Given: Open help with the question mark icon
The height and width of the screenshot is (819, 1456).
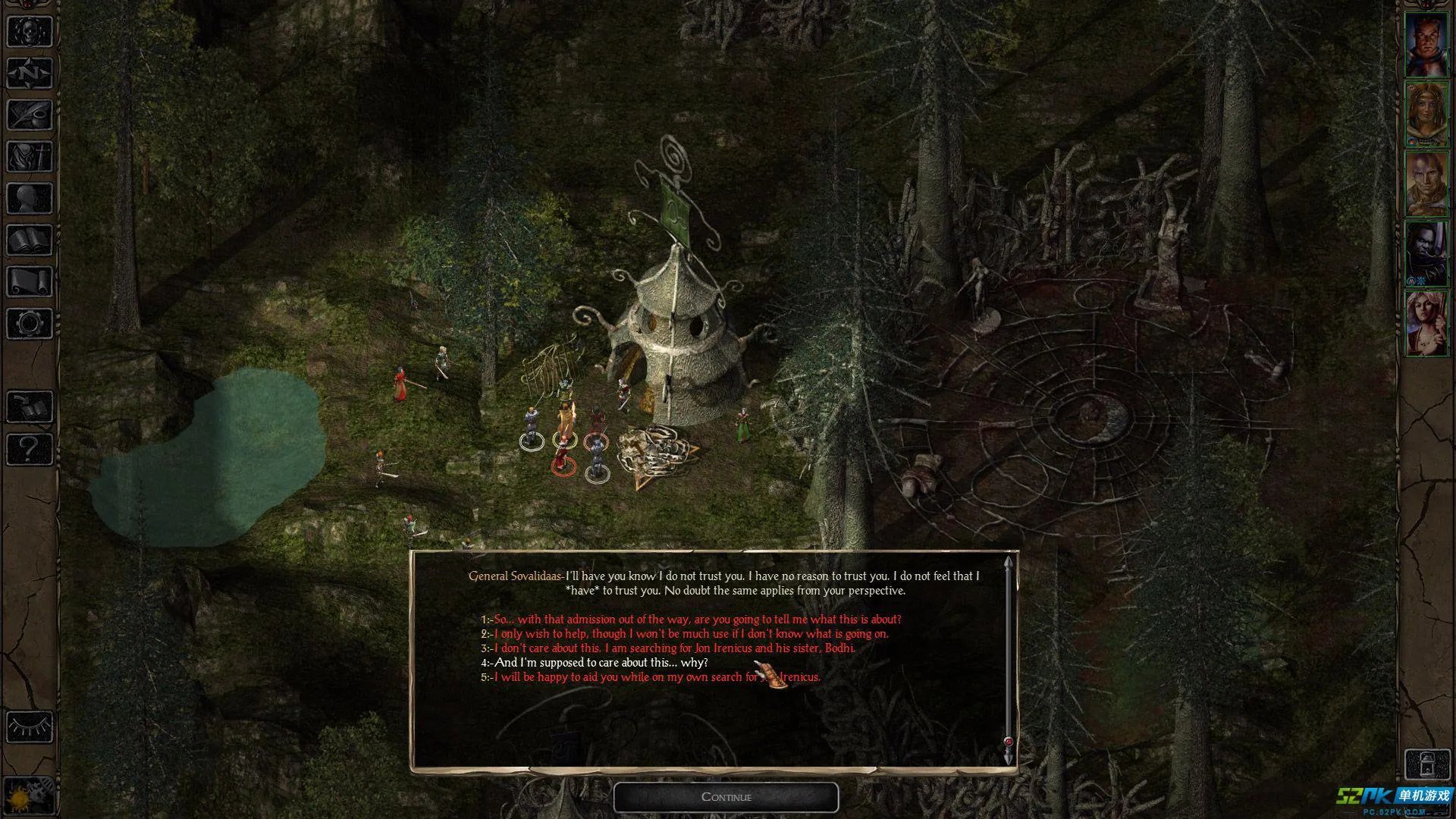Looking at the screenshot, I should point(30,450).
